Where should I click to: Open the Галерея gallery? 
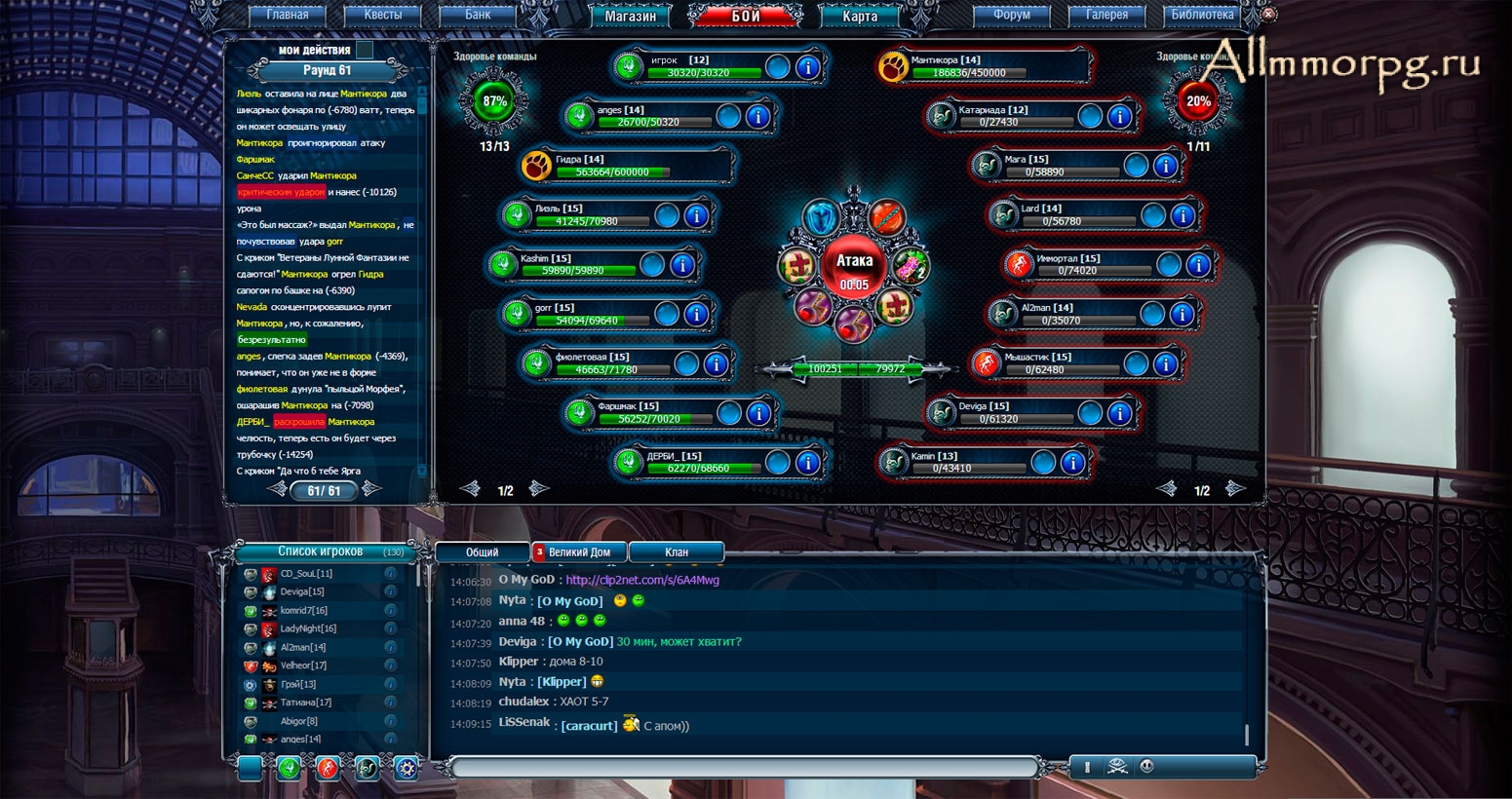1106,15
